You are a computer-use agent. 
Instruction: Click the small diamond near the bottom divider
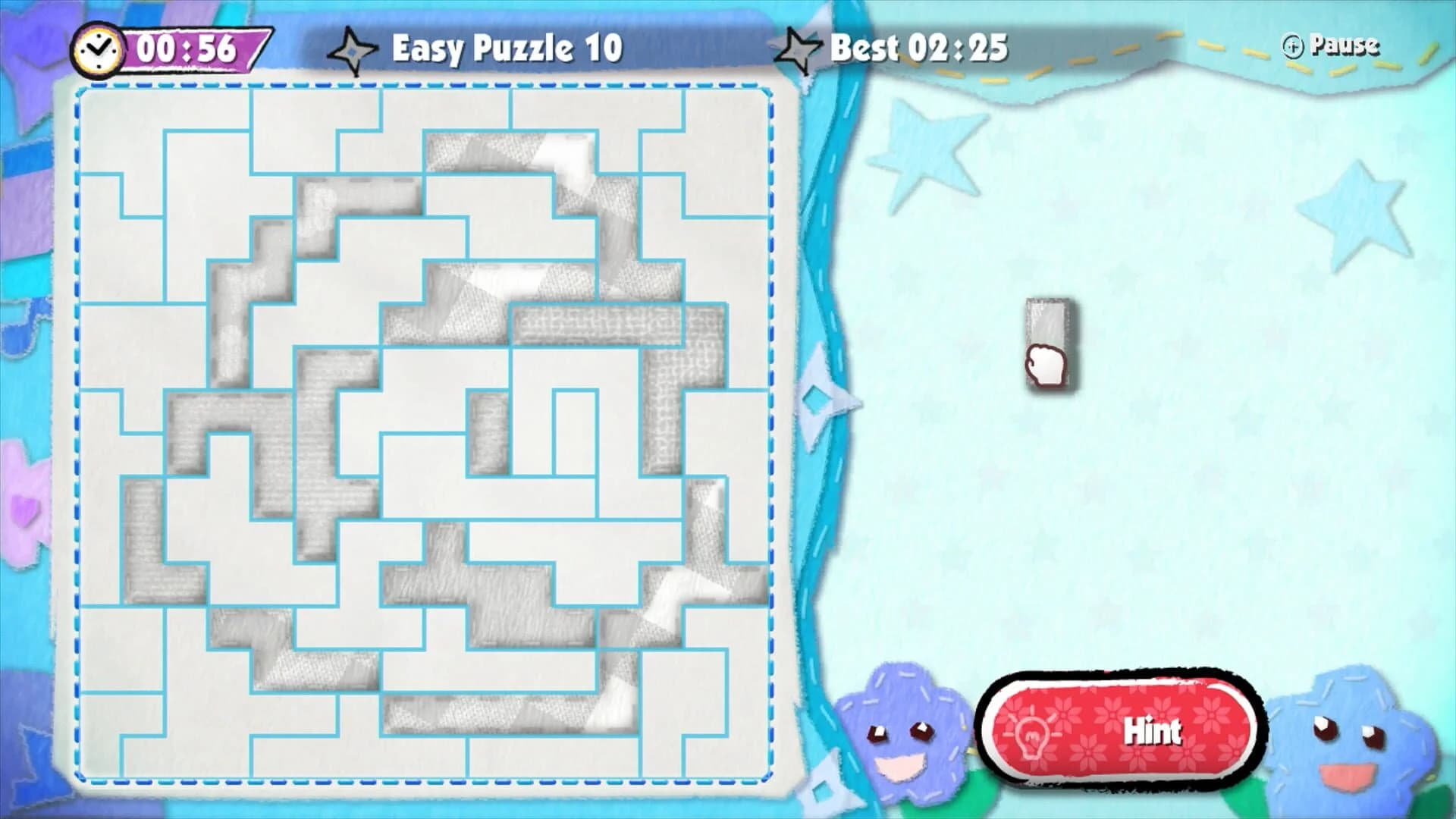coord(823,792)
